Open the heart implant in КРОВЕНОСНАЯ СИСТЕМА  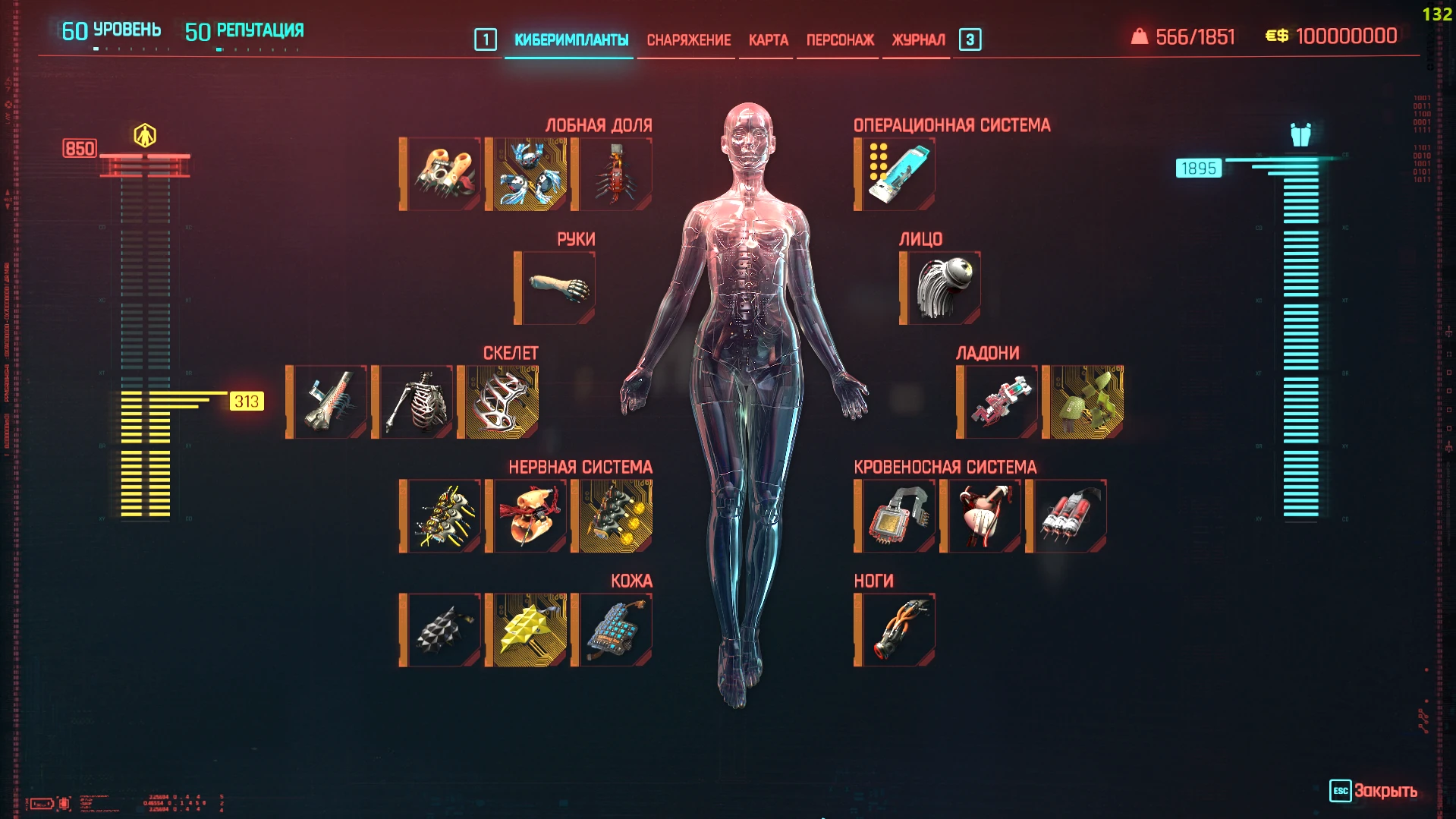coord(983,515)
